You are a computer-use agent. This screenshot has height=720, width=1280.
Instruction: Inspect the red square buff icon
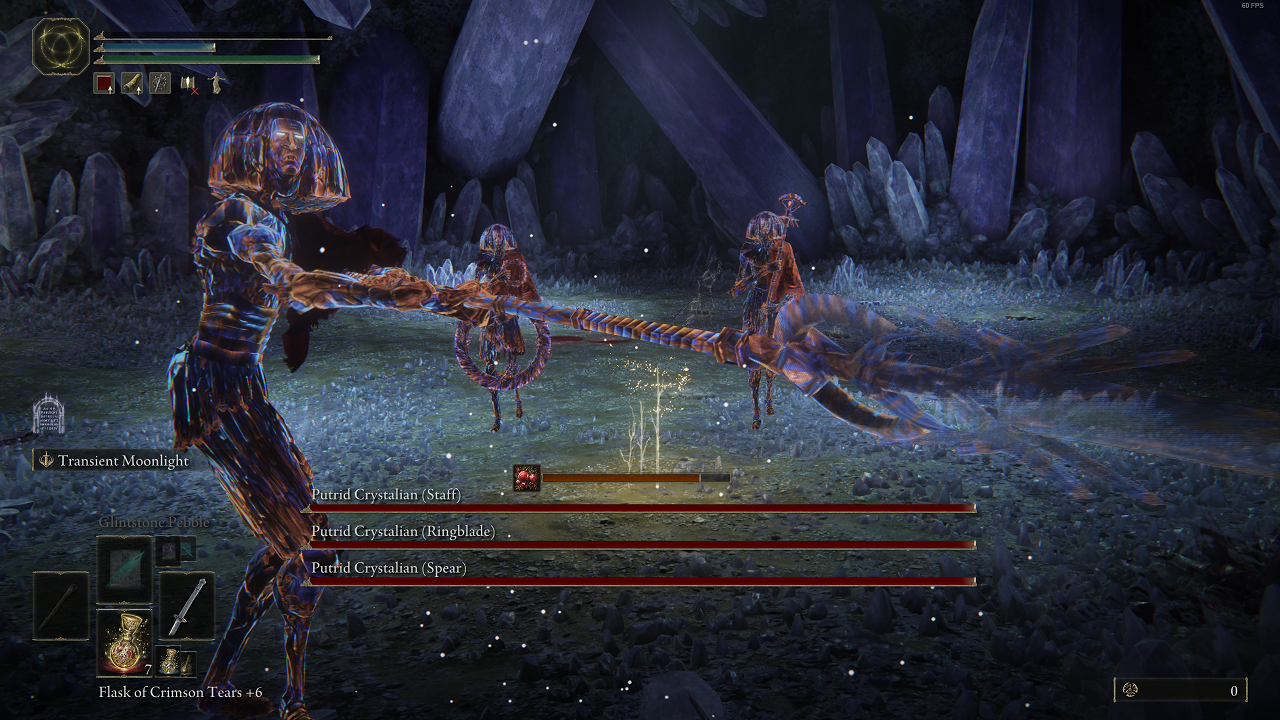click(104, 84)
